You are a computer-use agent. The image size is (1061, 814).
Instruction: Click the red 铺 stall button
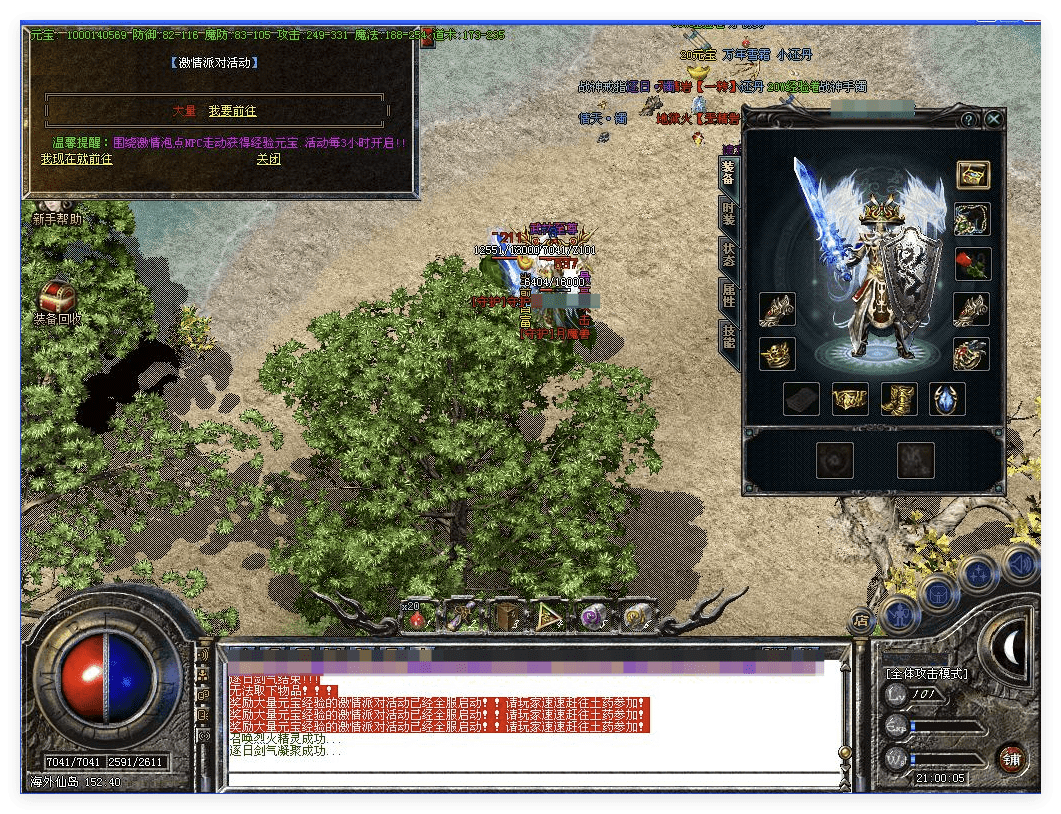pos(1012,758)
